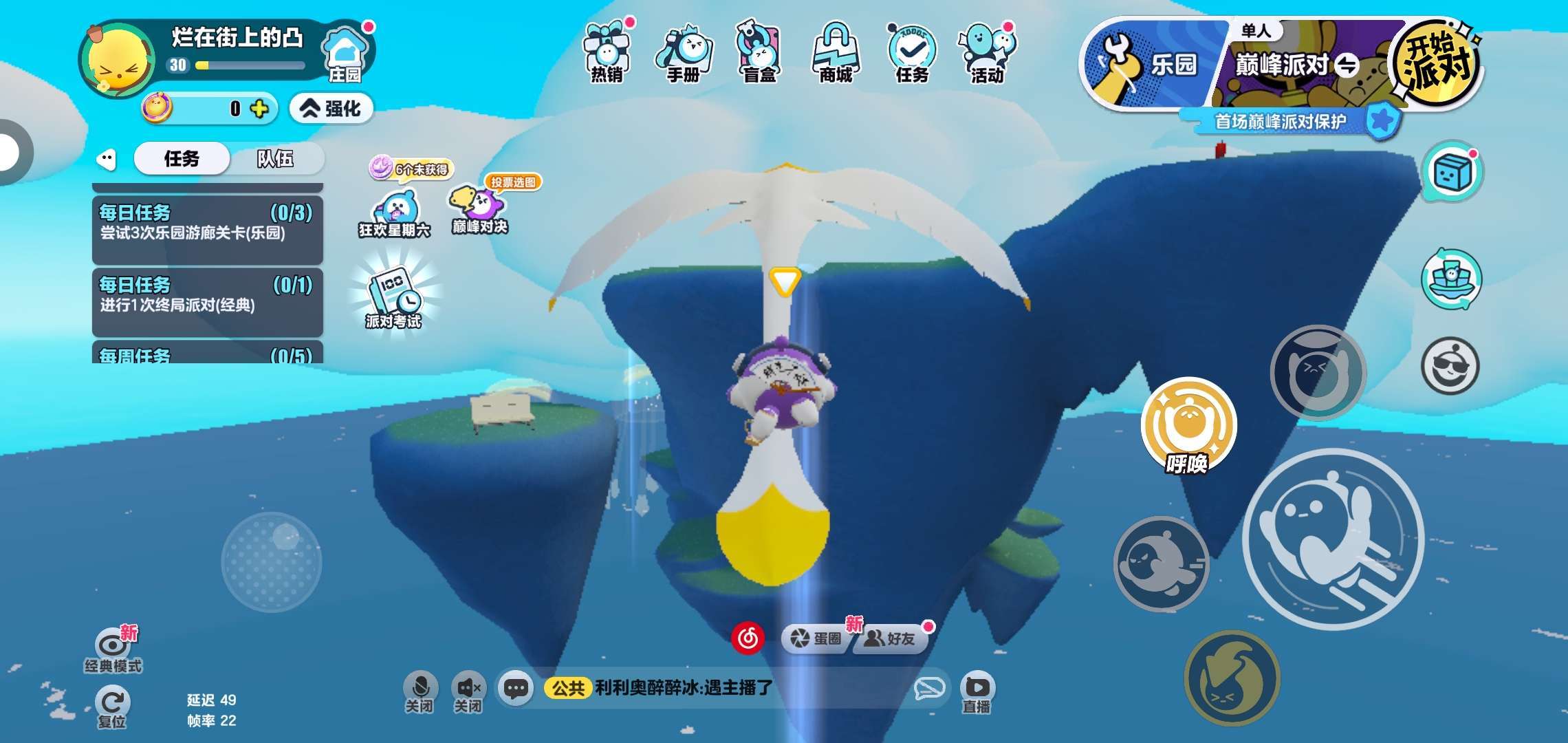Open the 好友 friends list
This screenshot has height=743, width=1568.
(x=891, y=638)
